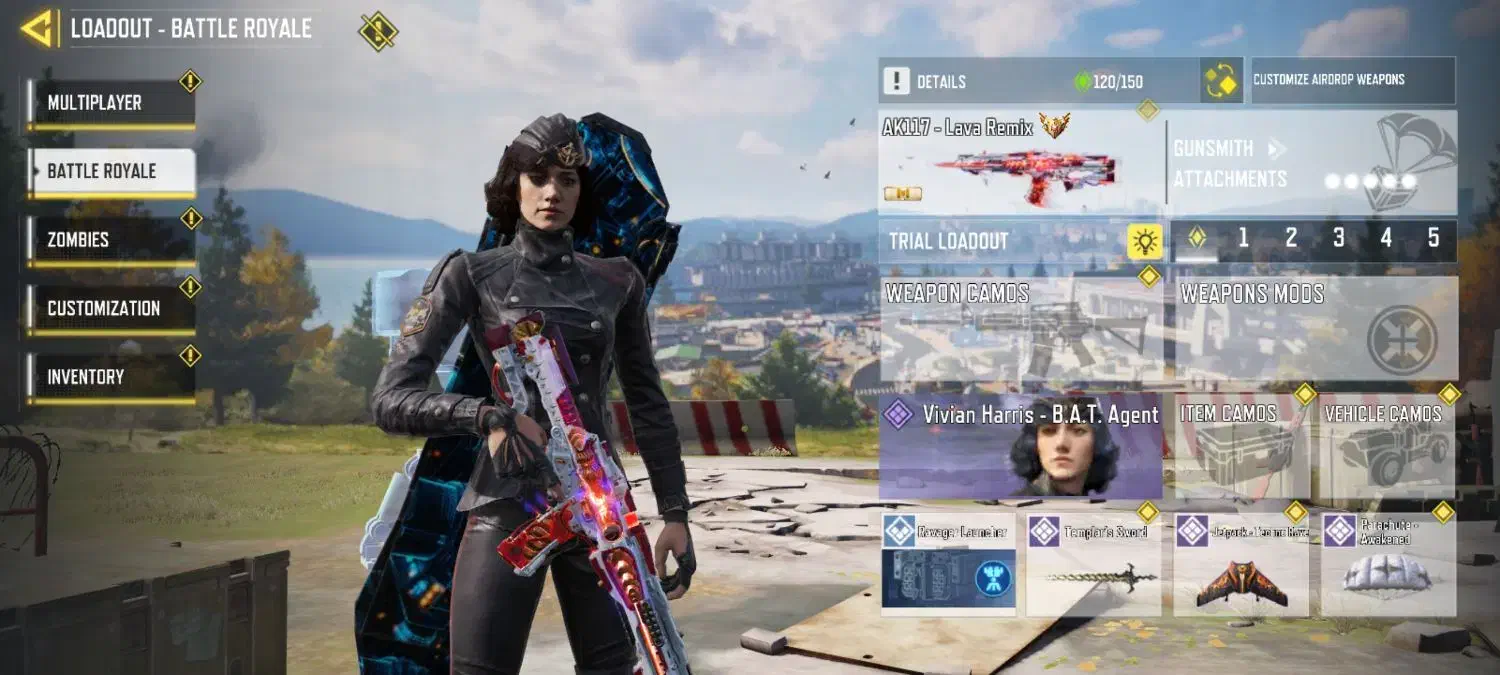Viewport: 1500px width, 675px height.
Task: Select the Ravager Launcher class slot
Action: coord(948,565)
